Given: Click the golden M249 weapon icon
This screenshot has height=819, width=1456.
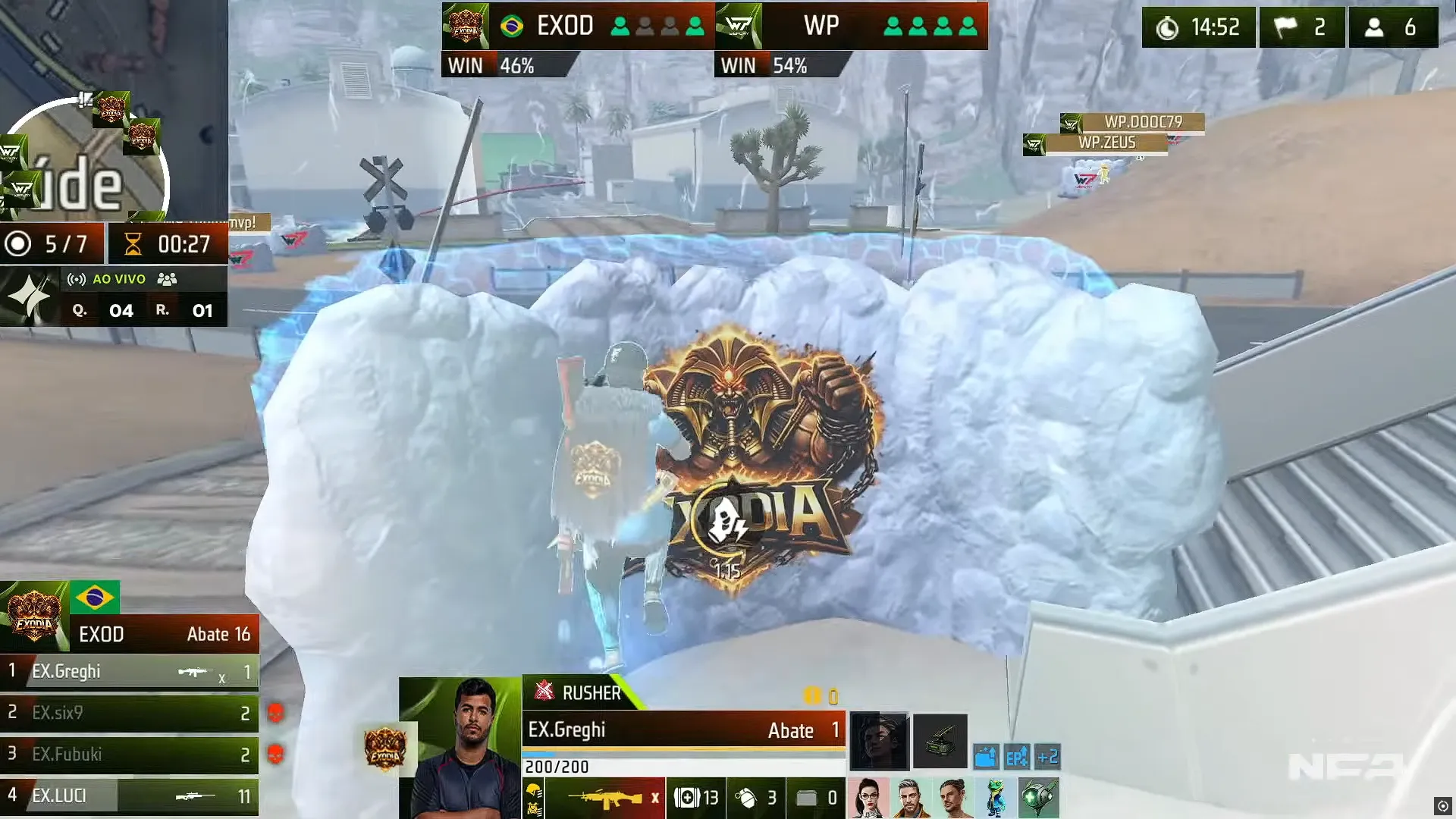Looking at the screenshot, I should pyautogui.click(x=607, y=798).
